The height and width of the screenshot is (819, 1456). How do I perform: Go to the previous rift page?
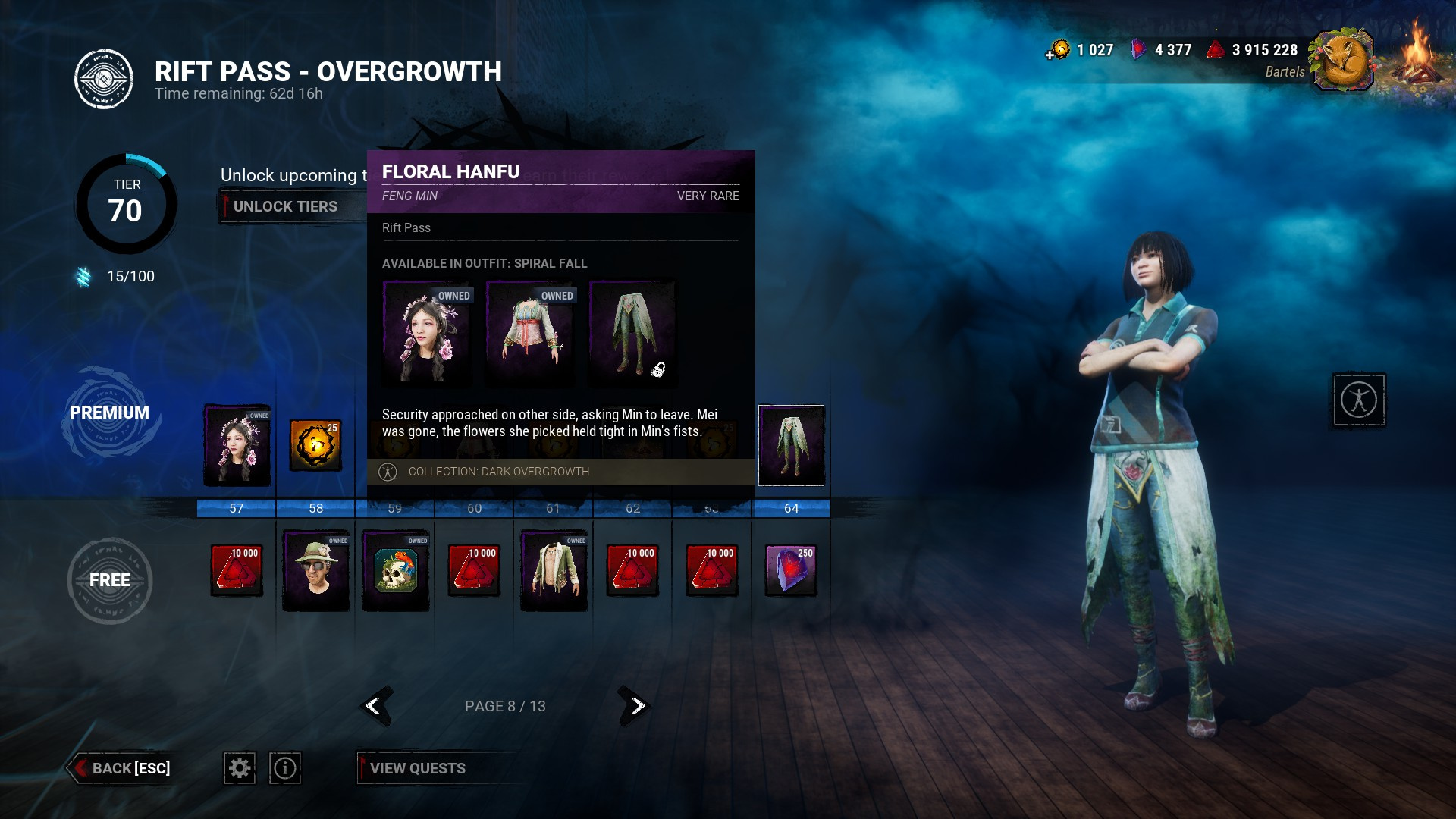point(374,706)
